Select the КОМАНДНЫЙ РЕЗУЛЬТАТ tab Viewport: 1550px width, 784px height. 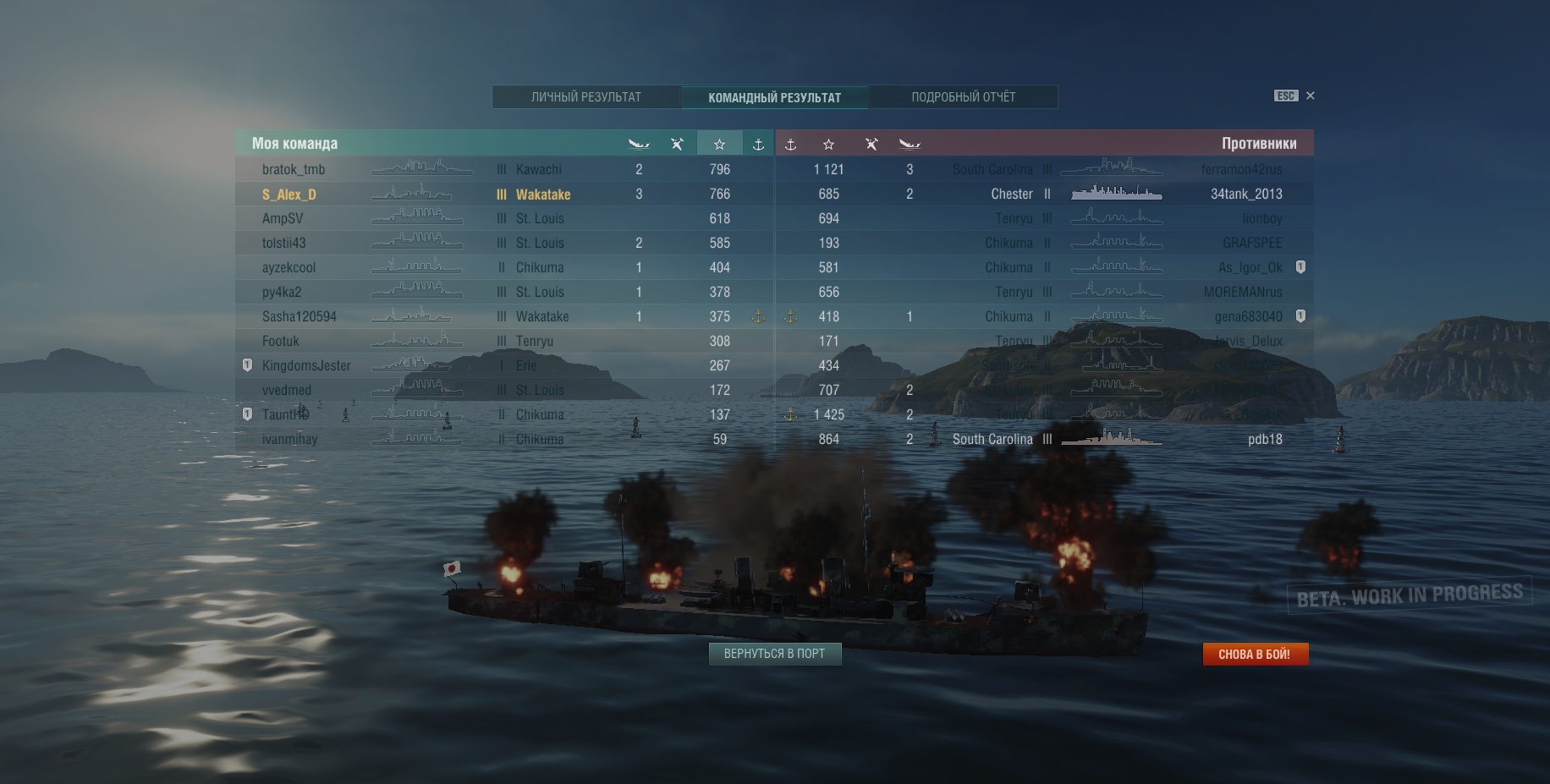(x=774, y=97)
